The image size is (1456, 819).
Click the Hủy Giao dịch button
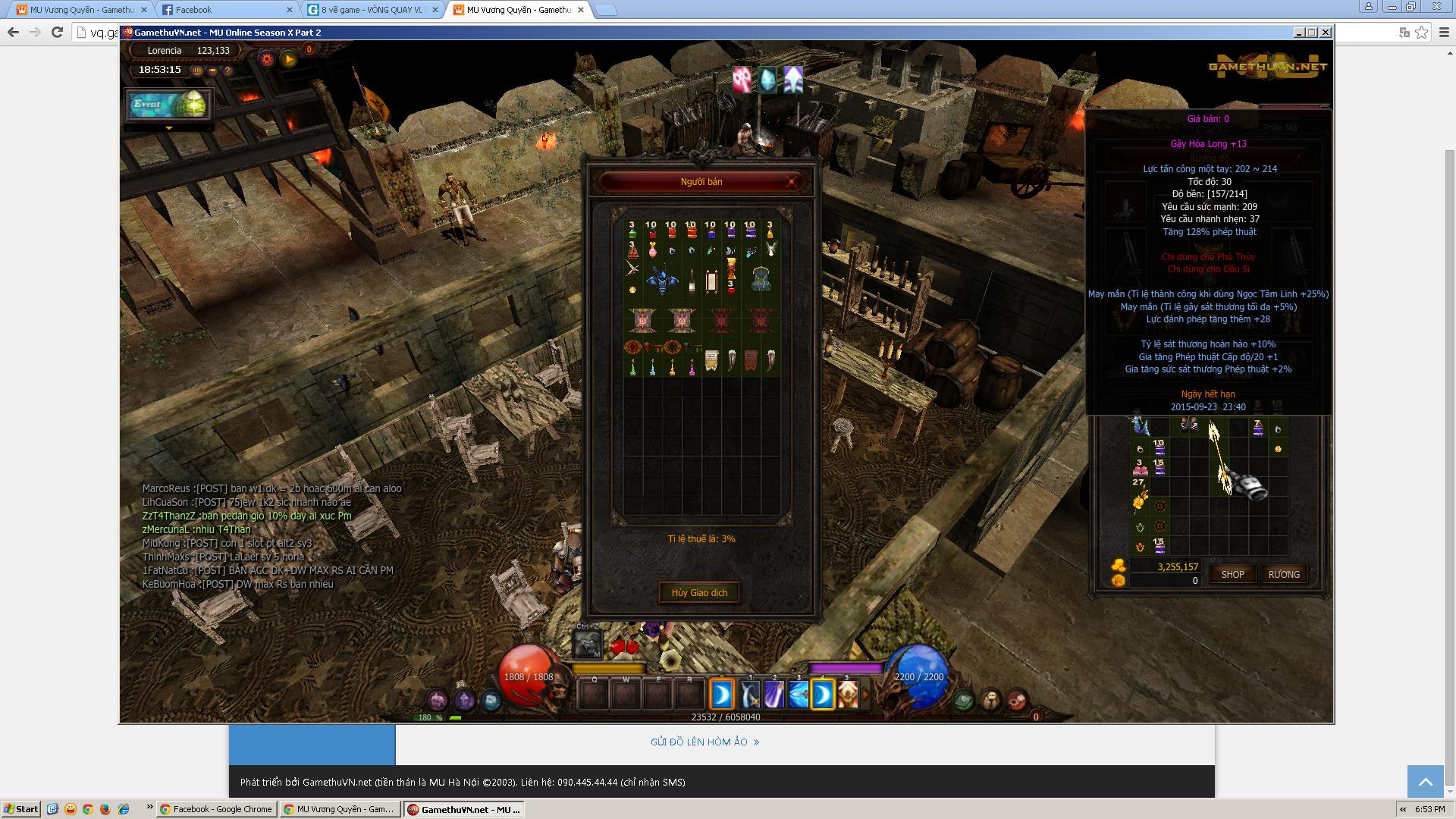click(x=698, y=592)
